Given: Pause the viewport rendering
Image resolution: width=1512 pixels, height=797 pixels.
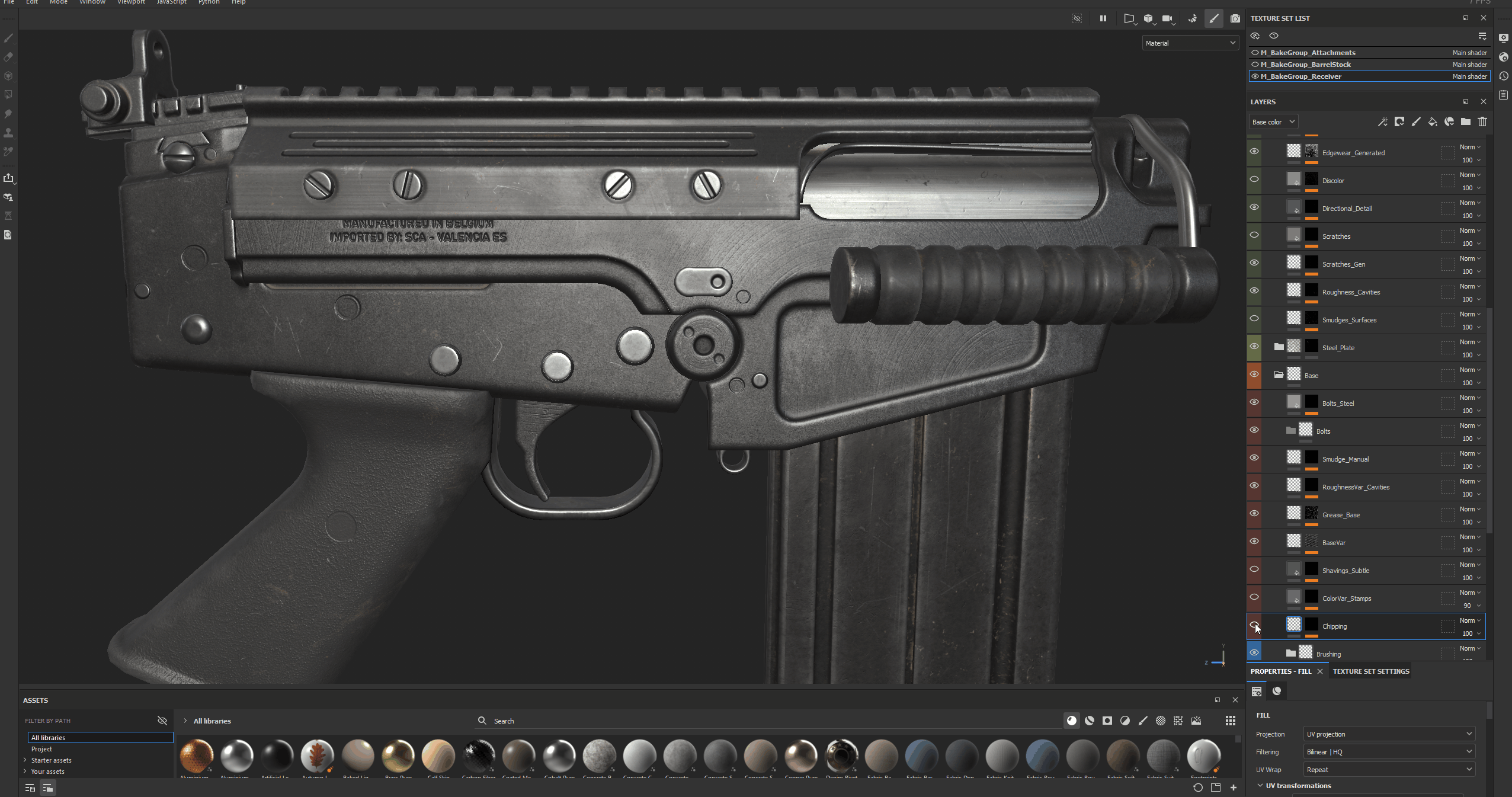Looking at the screenshot, I should pyautogui.click(x=1103, y=18).
